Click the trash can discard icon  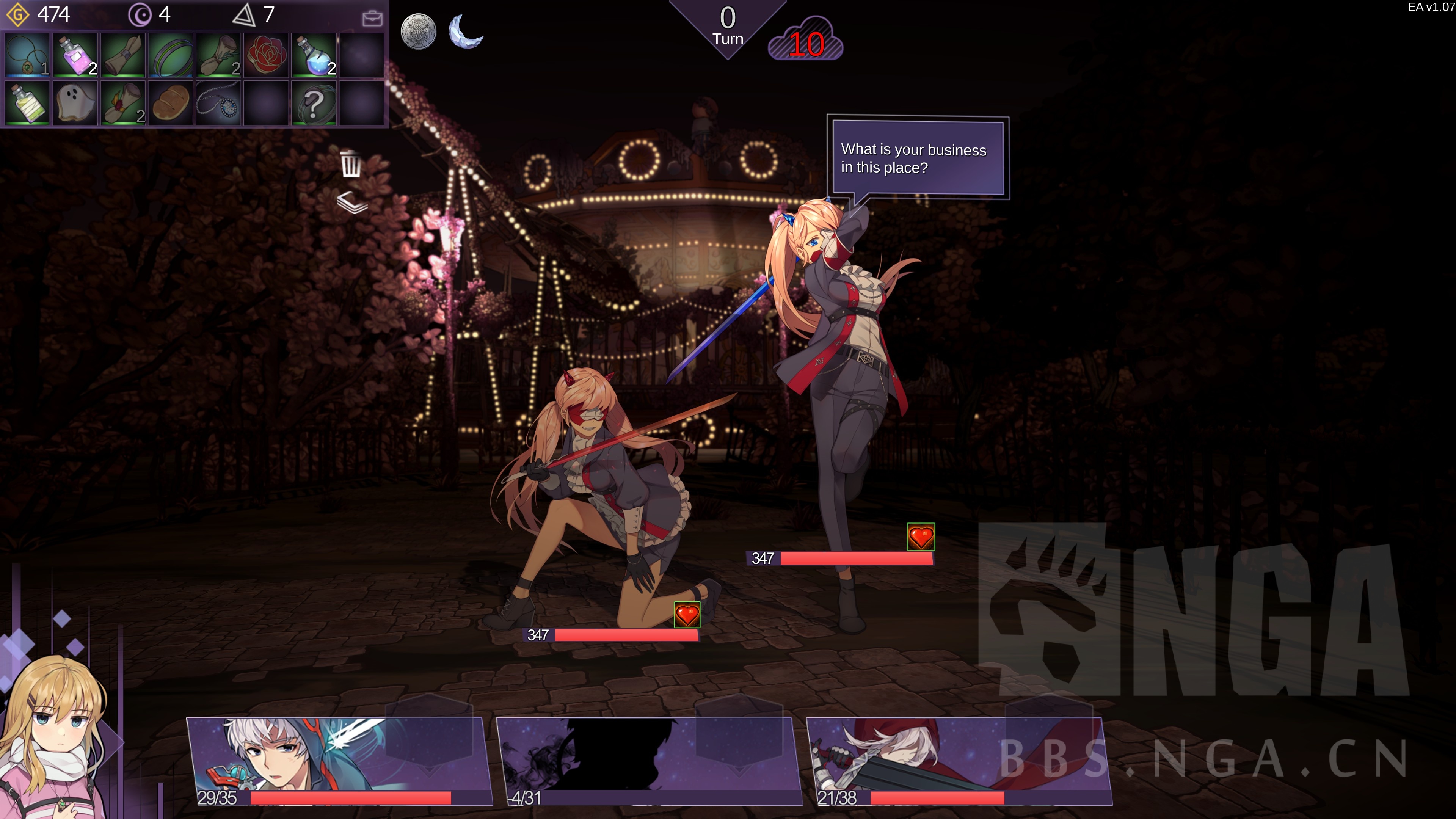pyautogui.click(x=351, y=165)
